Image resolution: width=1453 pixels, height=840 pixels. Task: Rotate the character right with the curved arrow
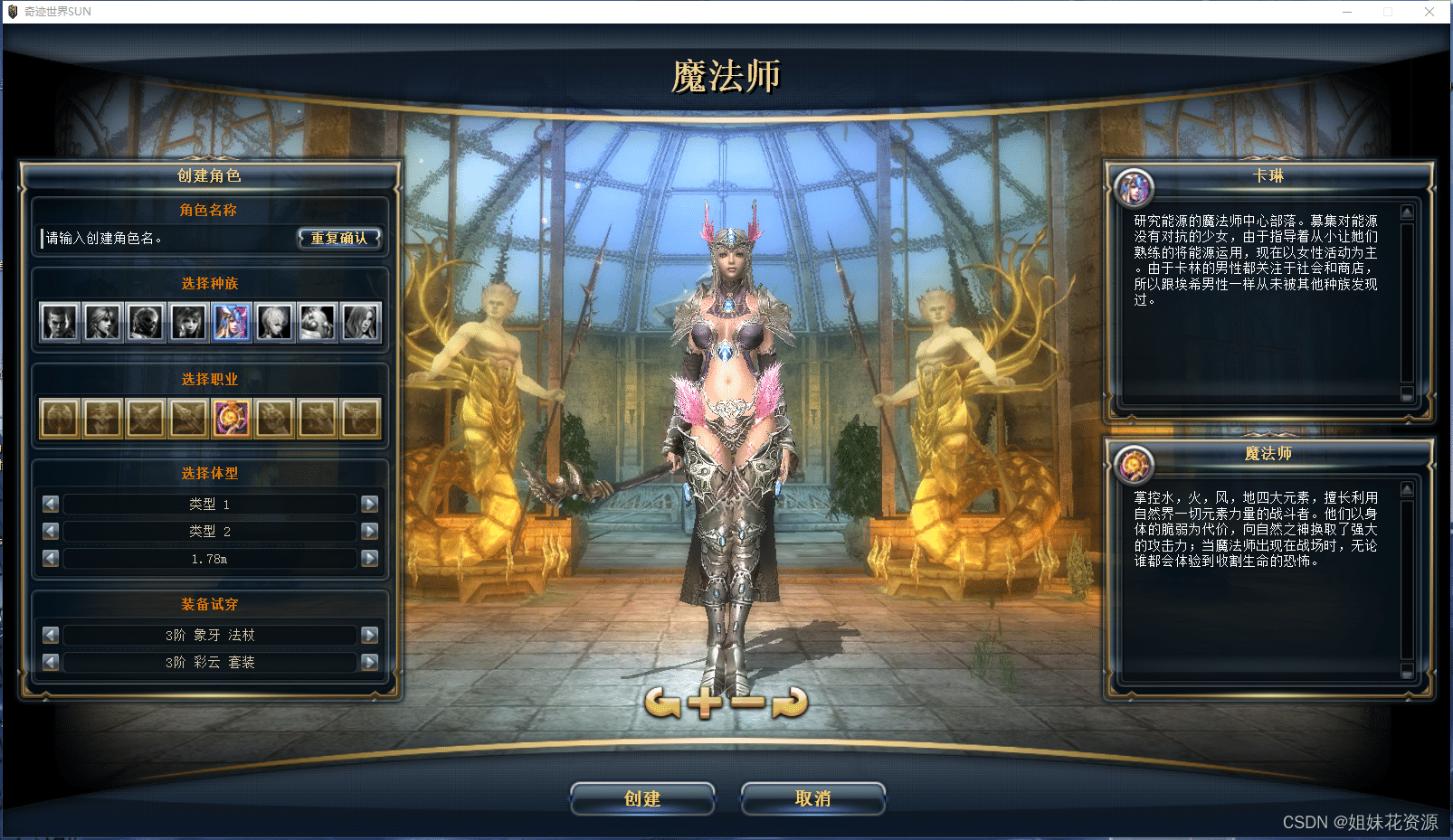point(790,702)
